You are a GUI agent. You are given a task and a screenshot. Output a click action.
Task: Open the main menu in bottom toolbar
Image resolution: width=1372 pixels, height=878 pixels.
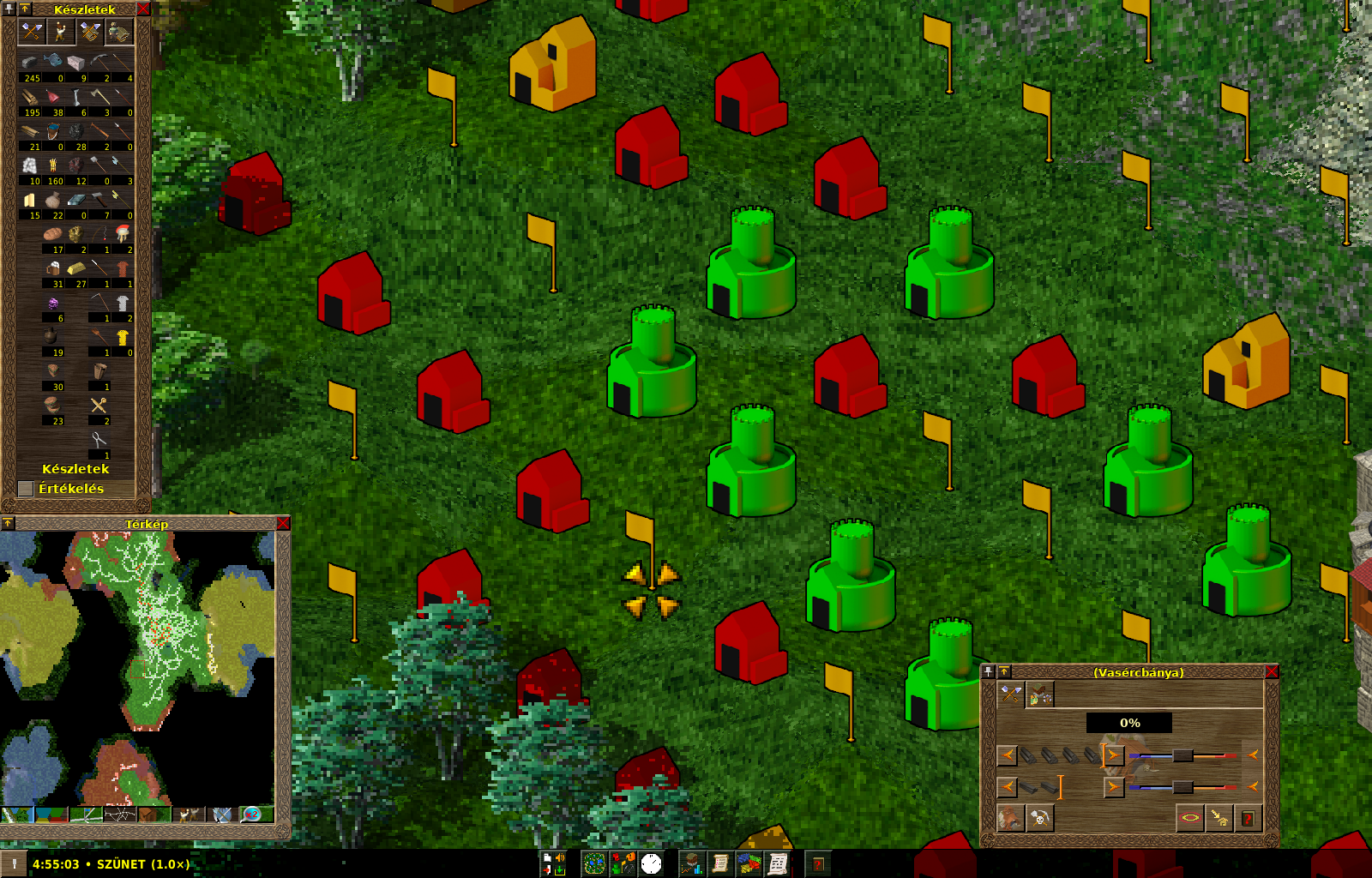553,863
